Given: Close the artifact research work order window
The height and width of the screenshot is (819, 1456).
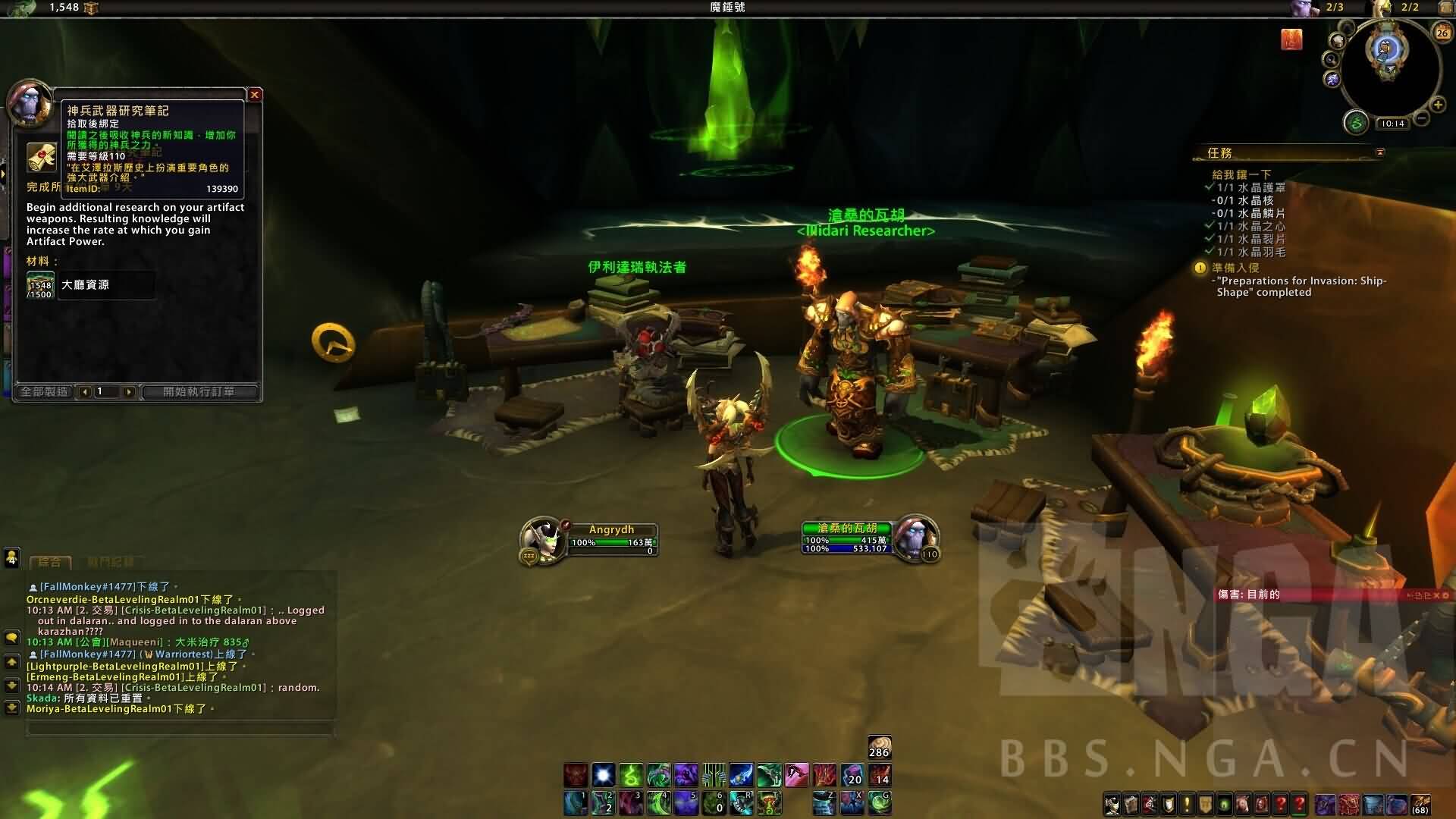Looking at the screenshot, I should coord(255,95).
